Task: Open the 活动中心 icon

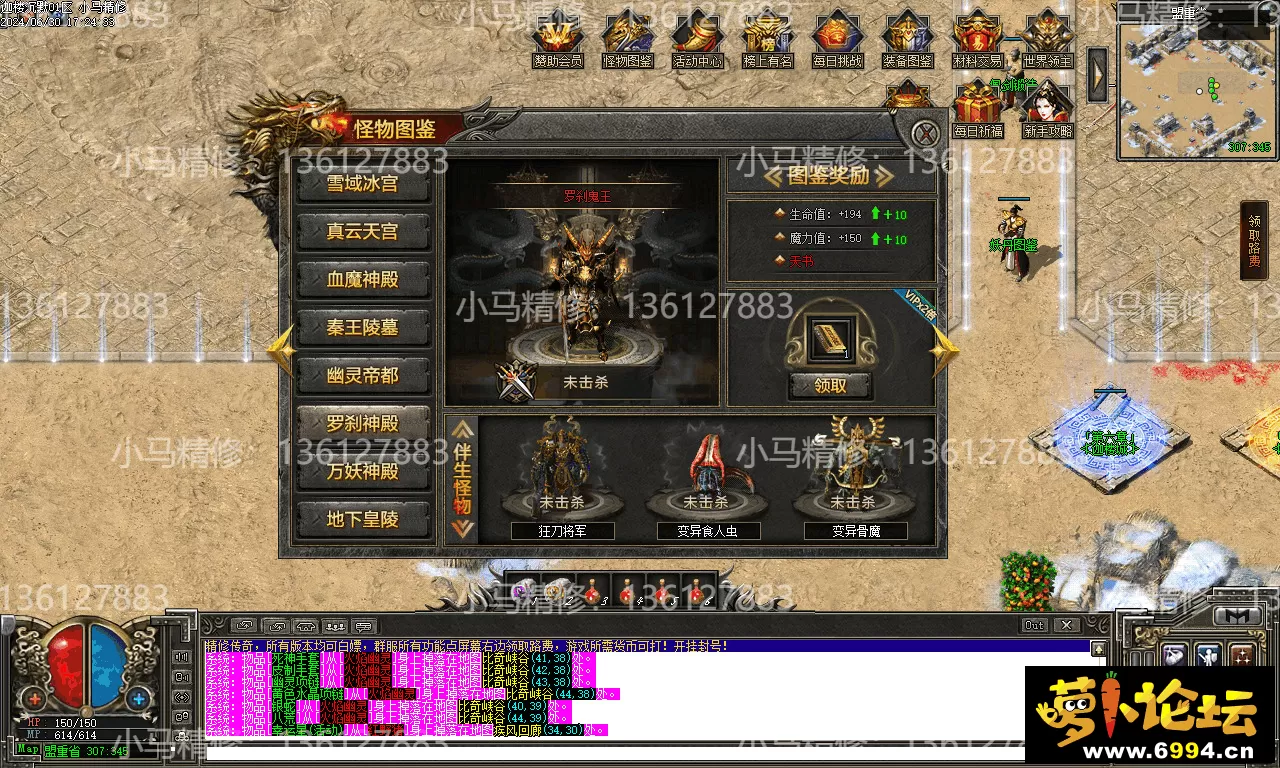Action: click(x=697, y=38)
